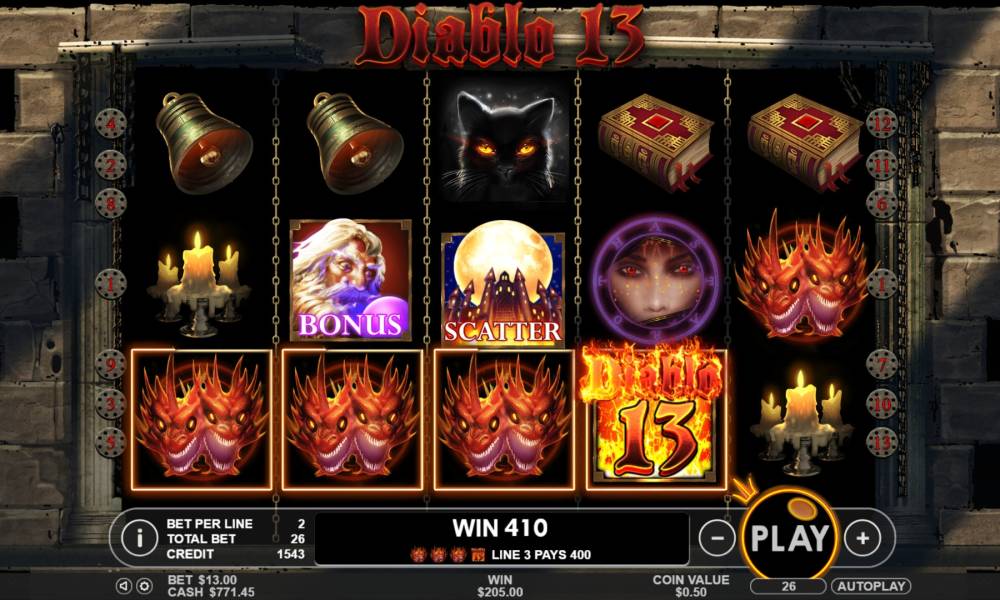This screenshot has width=1000, height=600.
Task: Spin the reels with the PLAY button
Action: [789, 537]
